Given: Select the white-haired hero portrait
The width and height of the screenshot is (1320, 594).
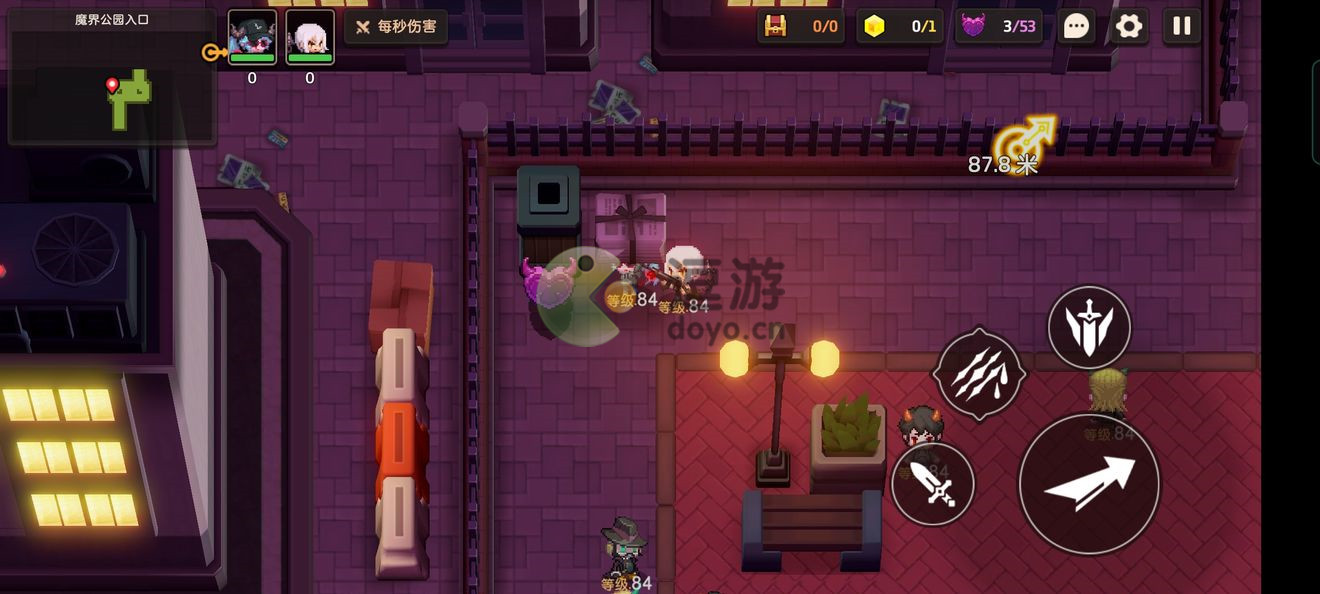Looking at the screenshot, I should click(x=310, y=37).
